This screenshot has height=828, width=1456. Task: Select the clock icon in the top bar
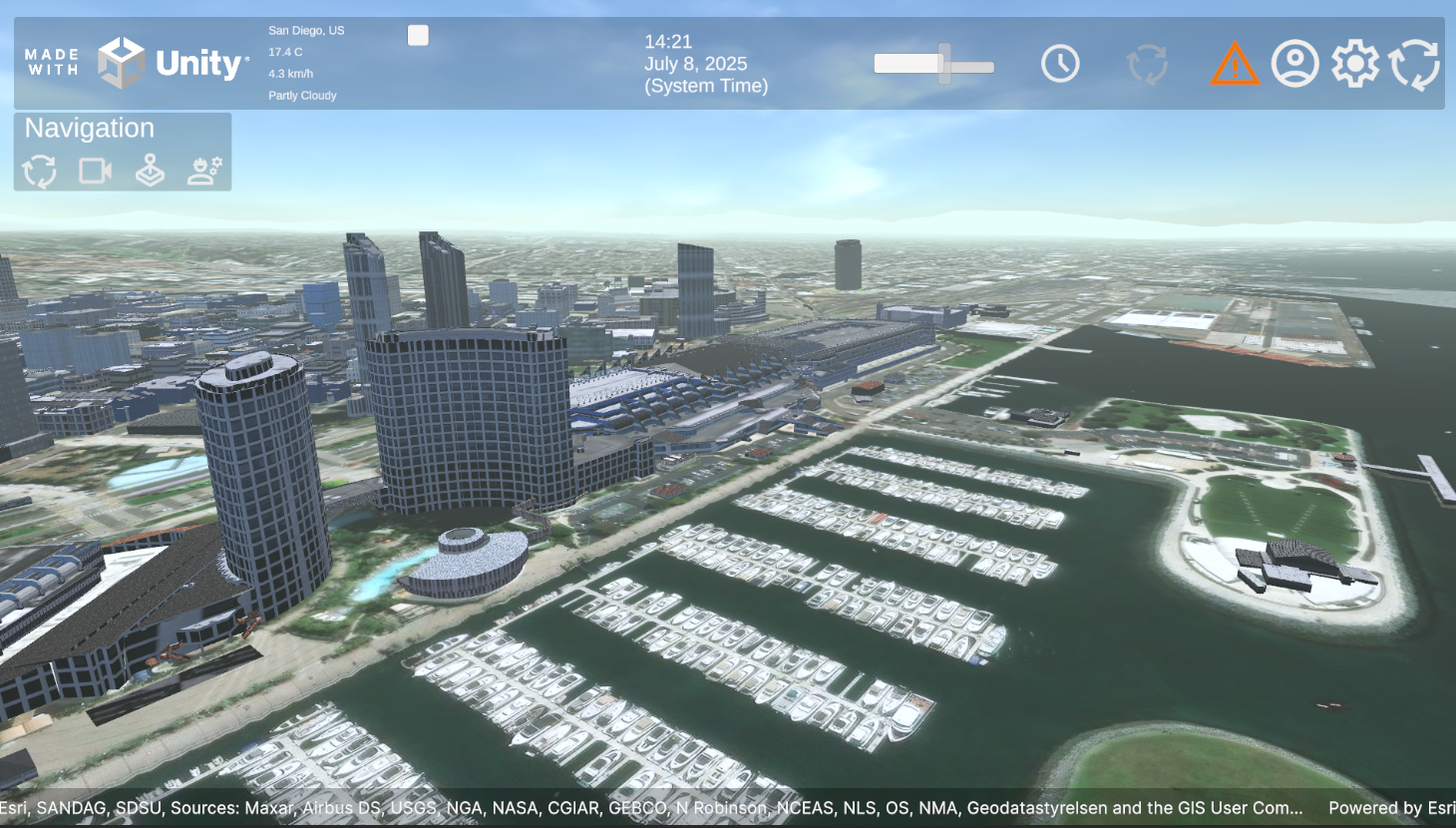click(1059, 62)
